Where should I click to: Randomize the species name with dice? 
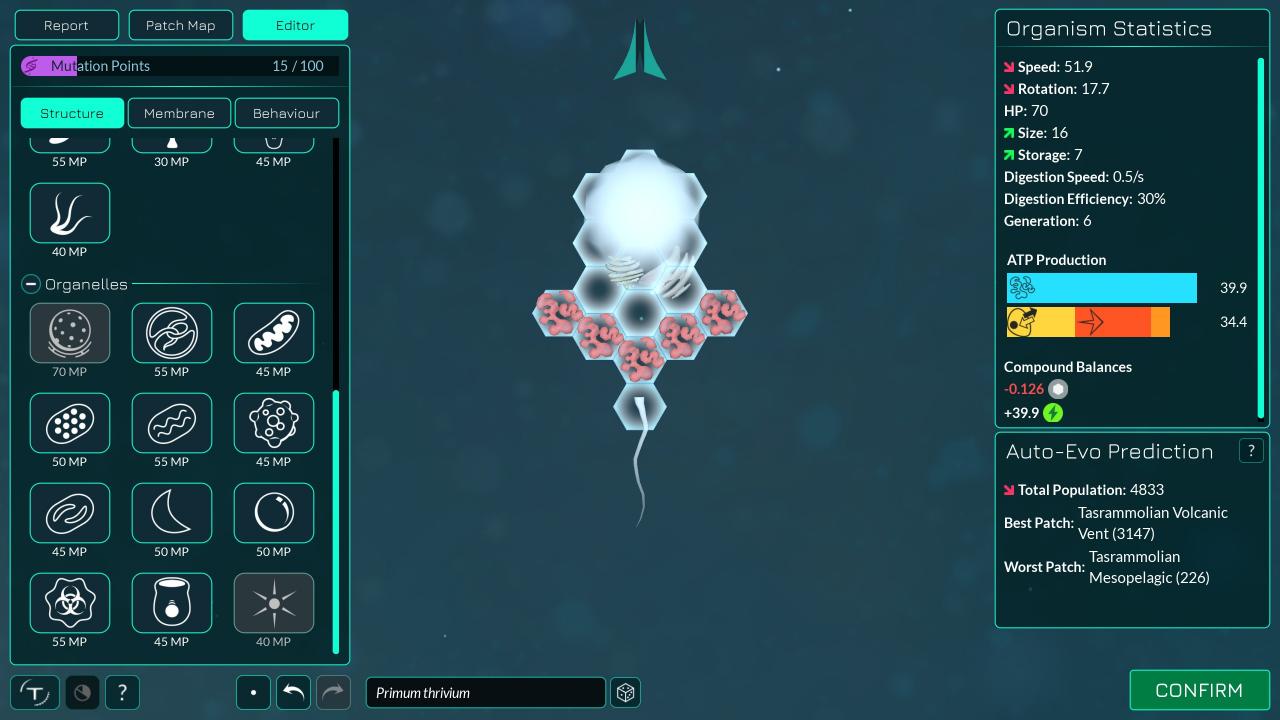[626, 692]
